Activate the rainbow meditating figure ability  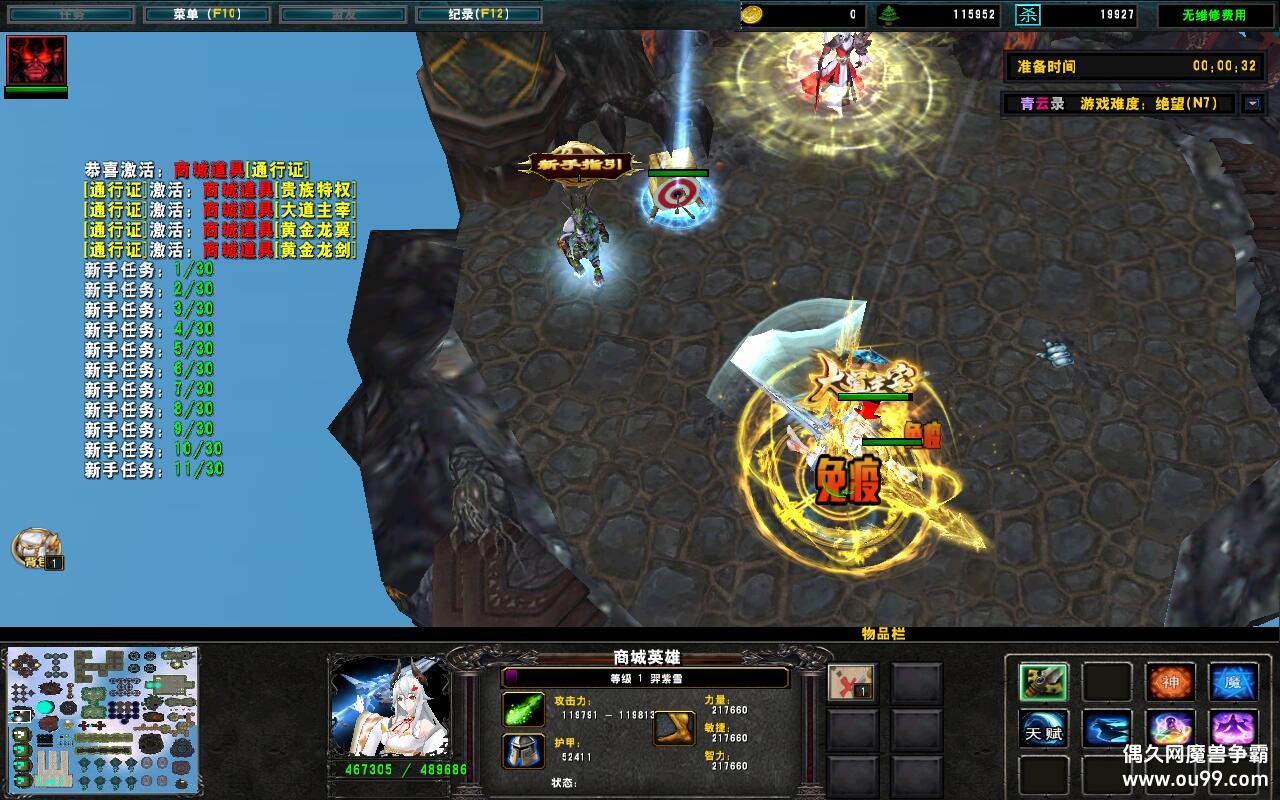pos(1171,729)
